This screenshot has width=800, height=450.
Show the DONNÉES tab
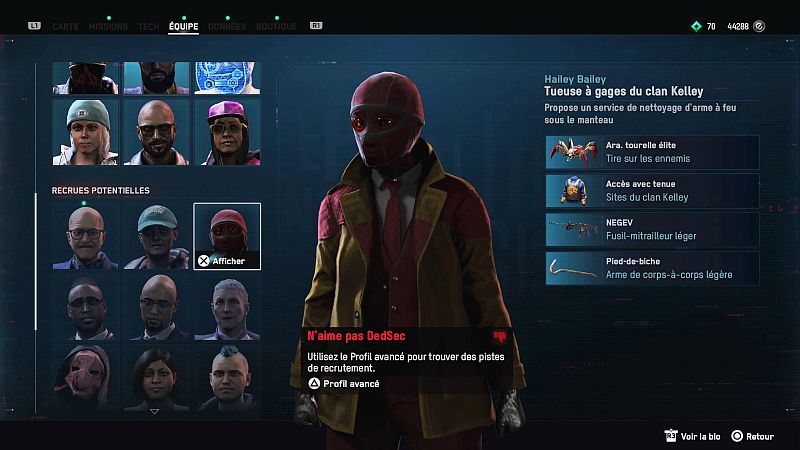coord(227,26)
